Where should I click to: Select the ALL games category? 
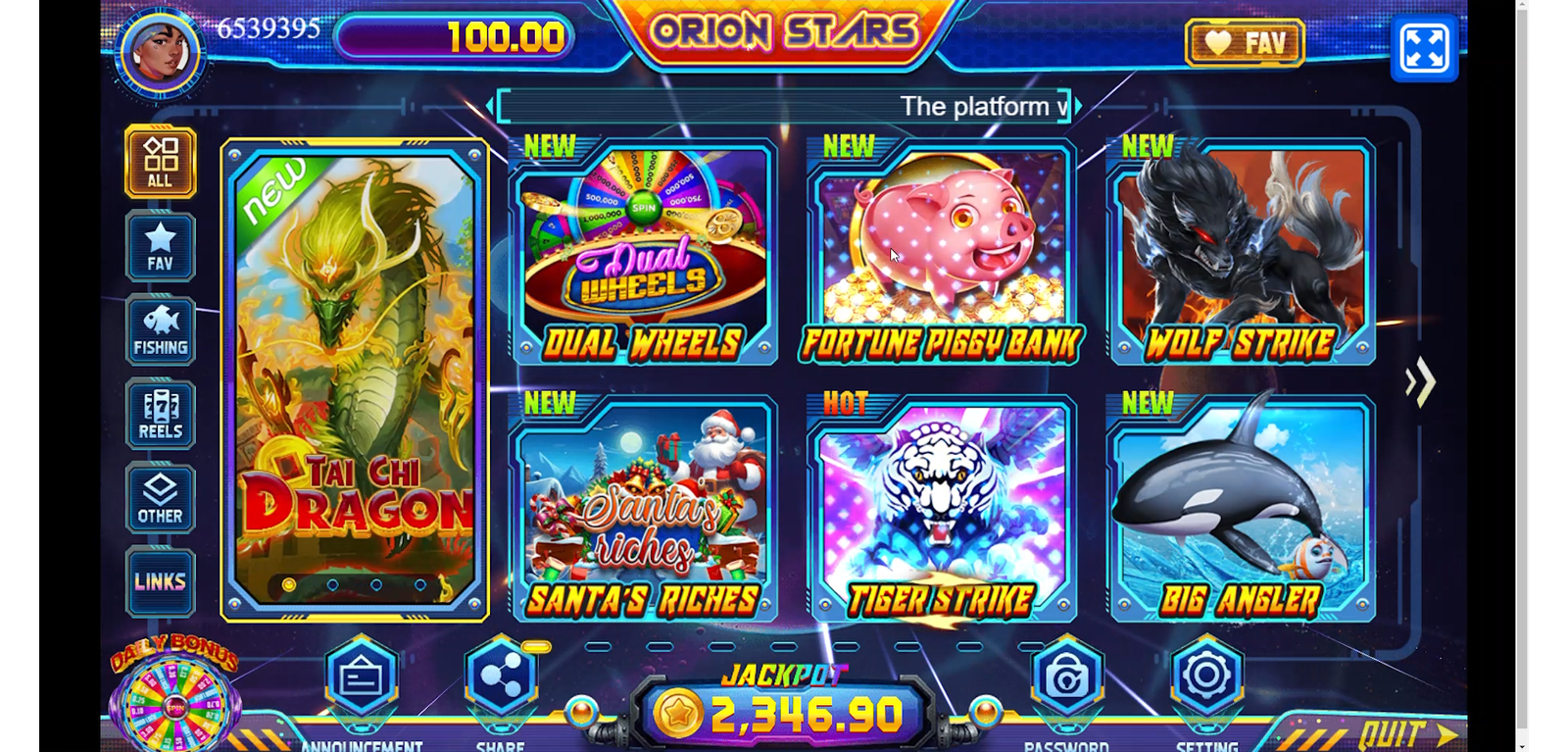pos(160,163)
